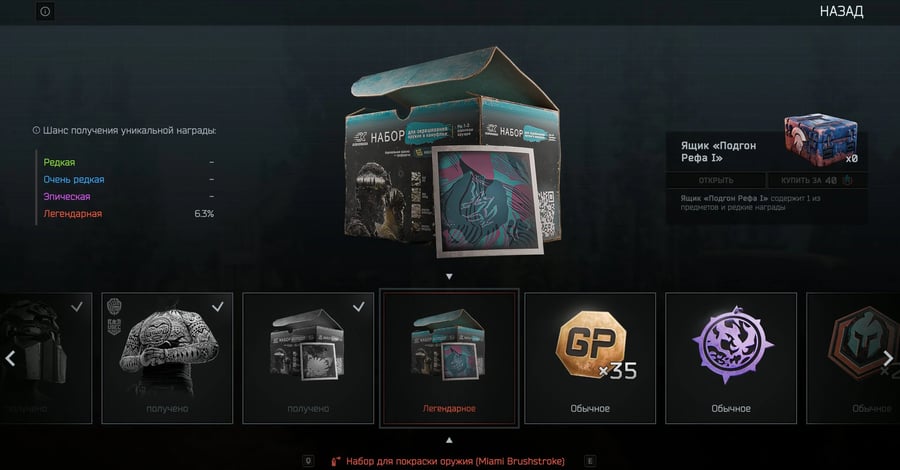Select the purple emblem reward tile
The image size is (900, 470).
(x=731, y=357)
